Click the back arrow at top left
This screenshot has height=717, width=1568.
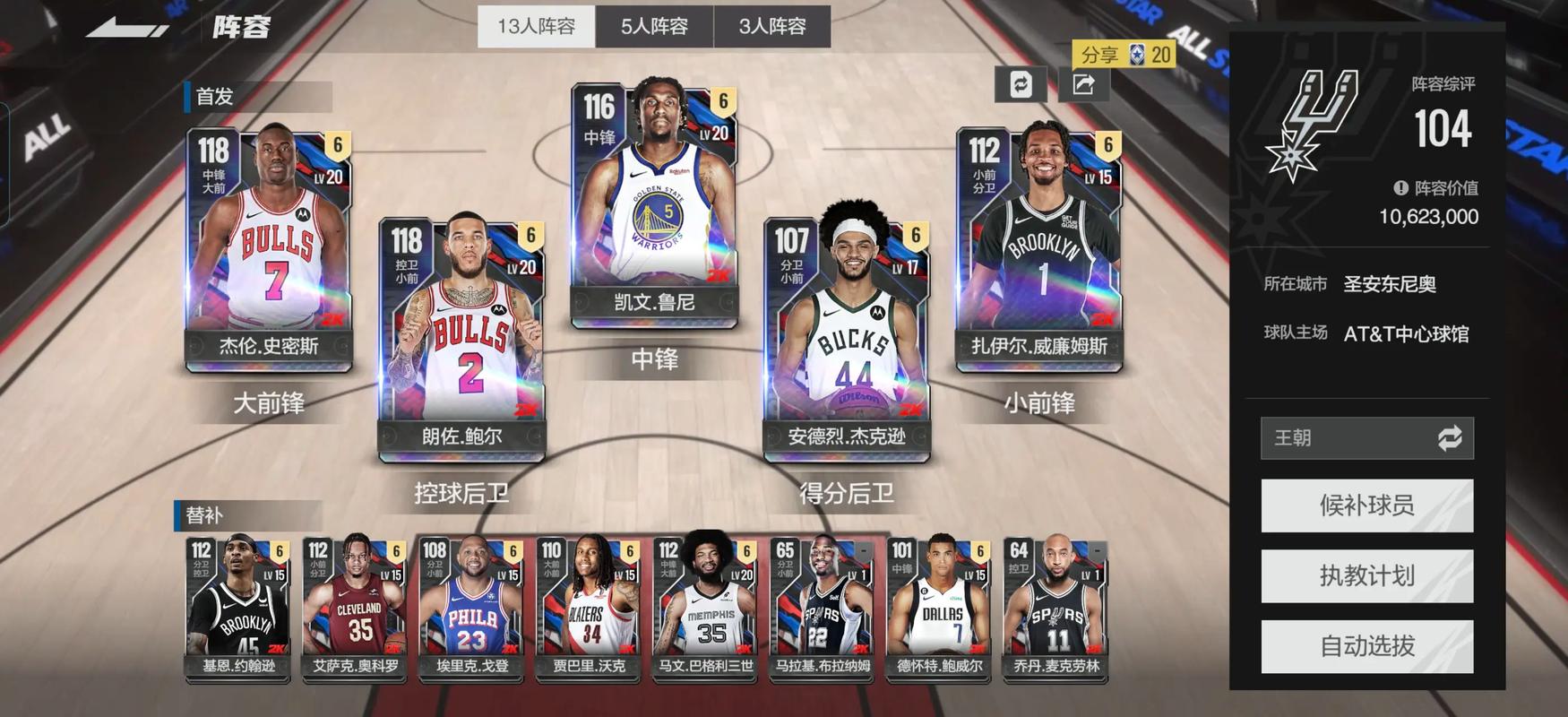[125, 27]
